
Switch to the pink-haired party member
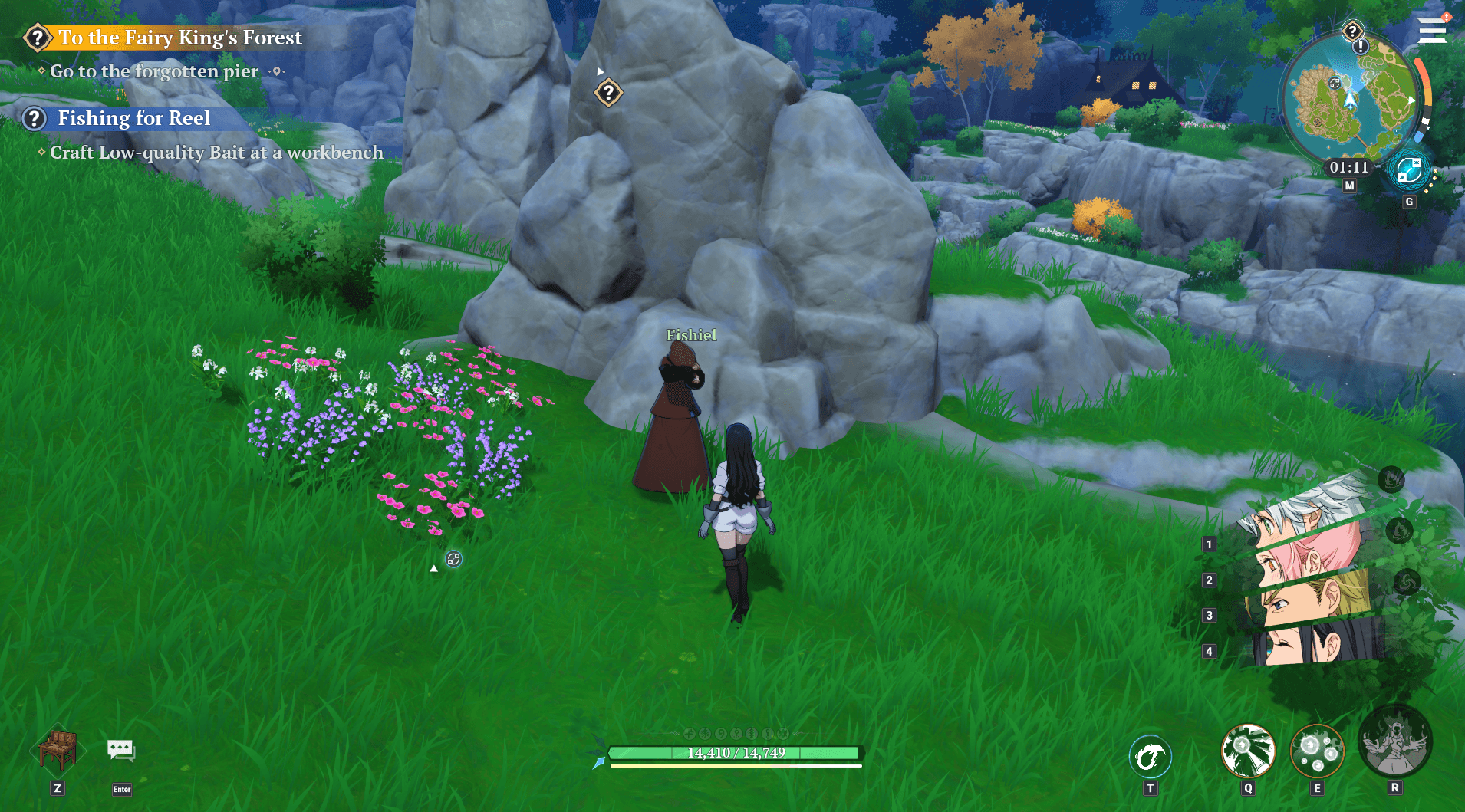click(1308, 554)
